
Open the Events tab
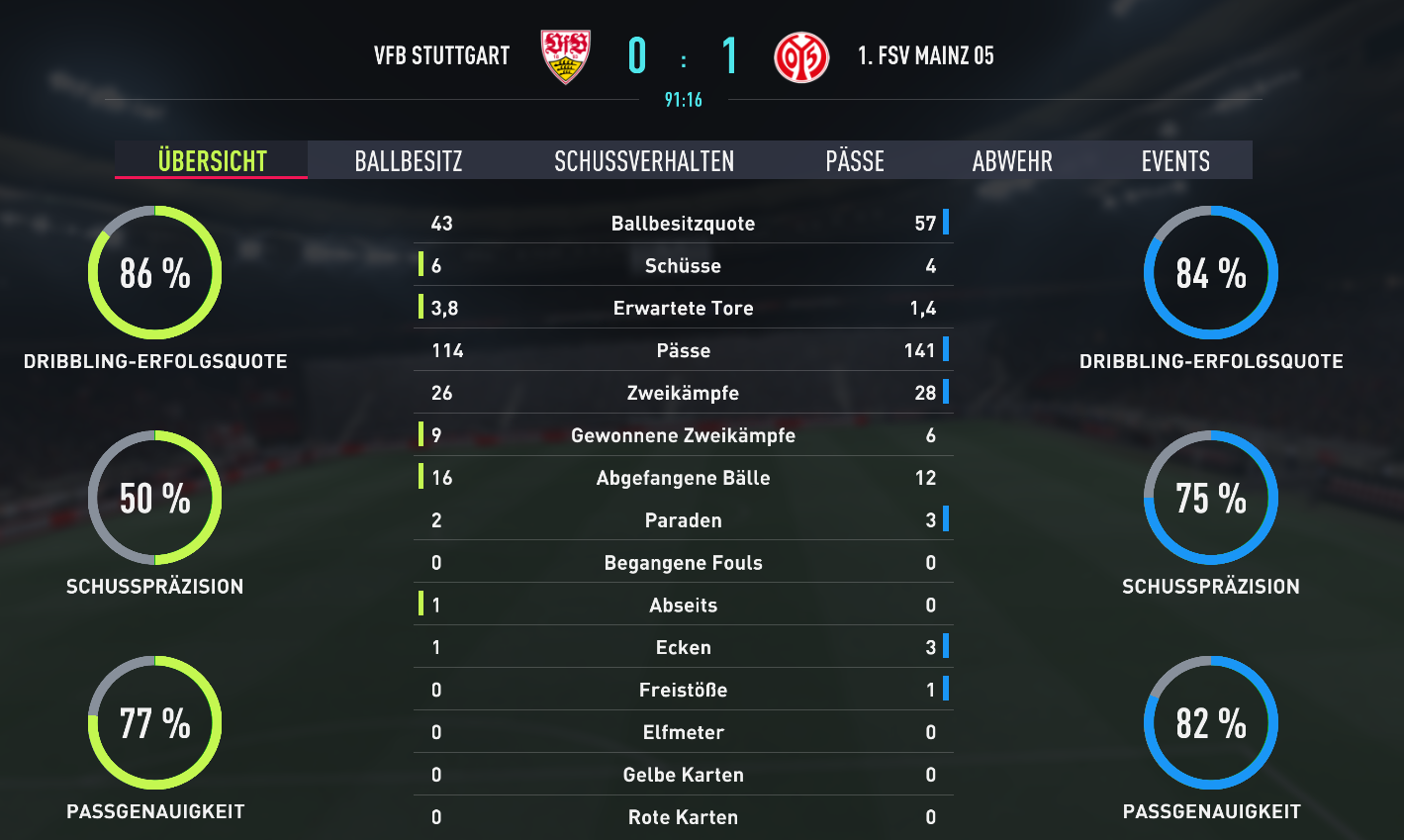pyautogui.click(x=1175, y=161)
